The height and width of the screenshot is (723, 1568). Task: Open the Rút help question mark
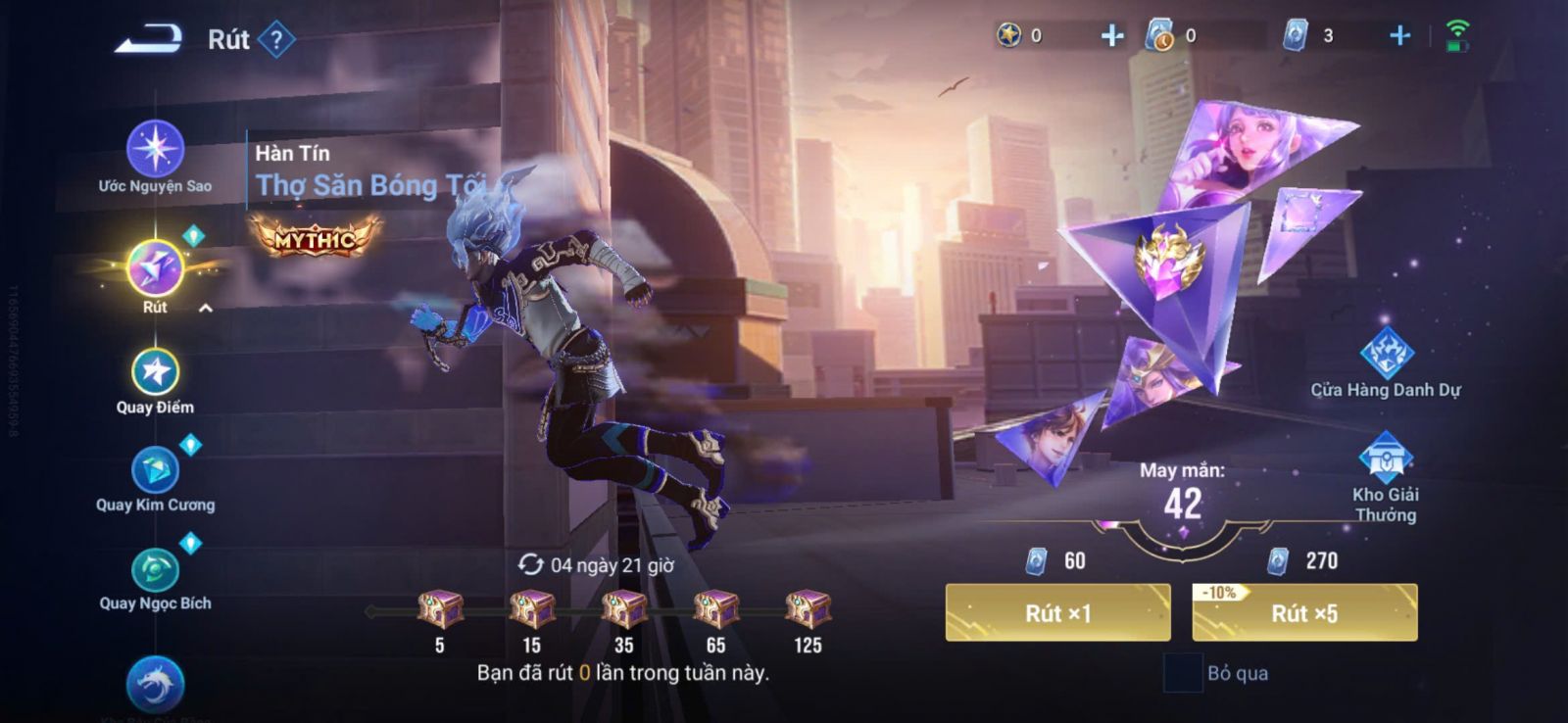pos(276,40)
